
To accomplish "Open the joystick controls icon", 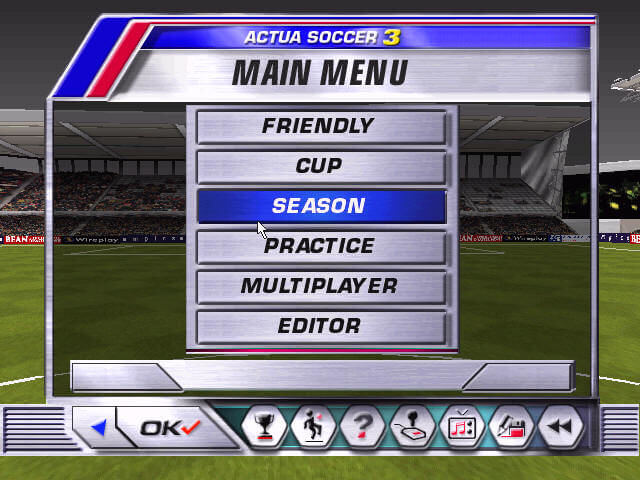I will pos(412,428).
